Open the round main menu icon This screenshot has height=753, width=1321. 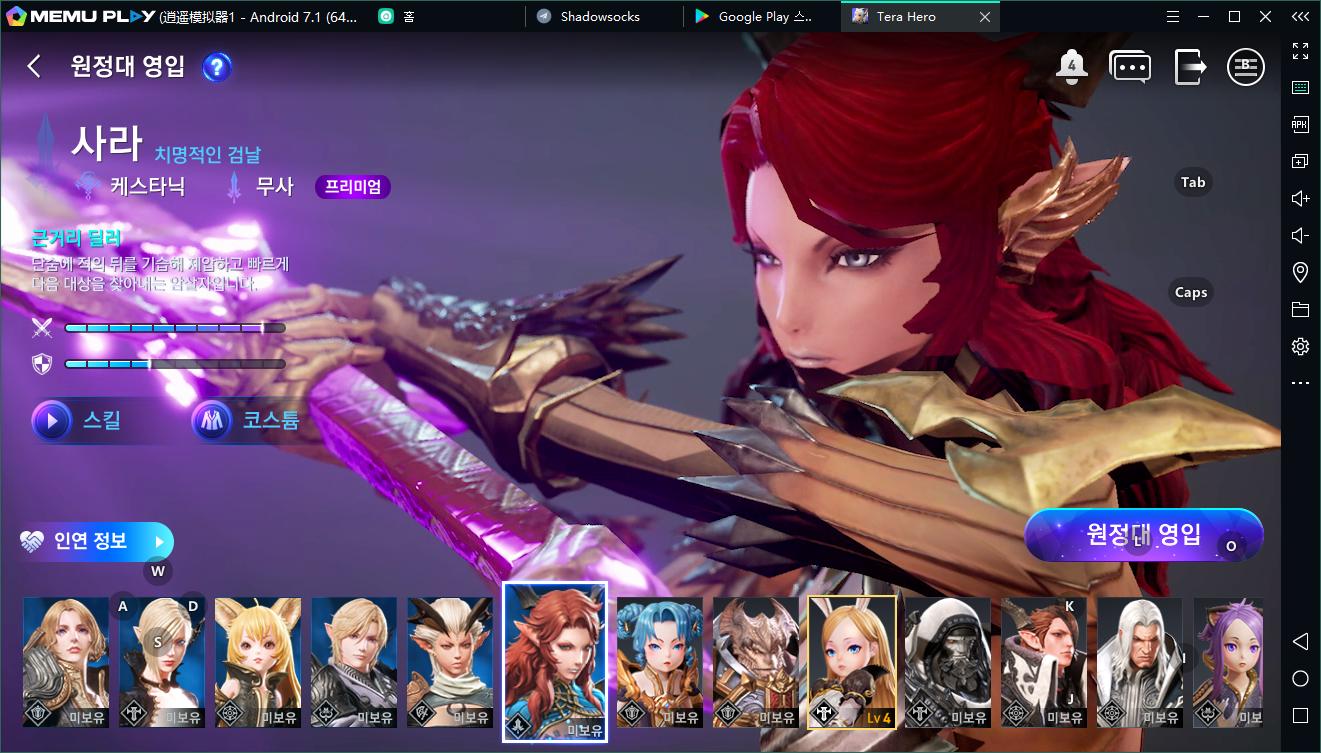1246,67
